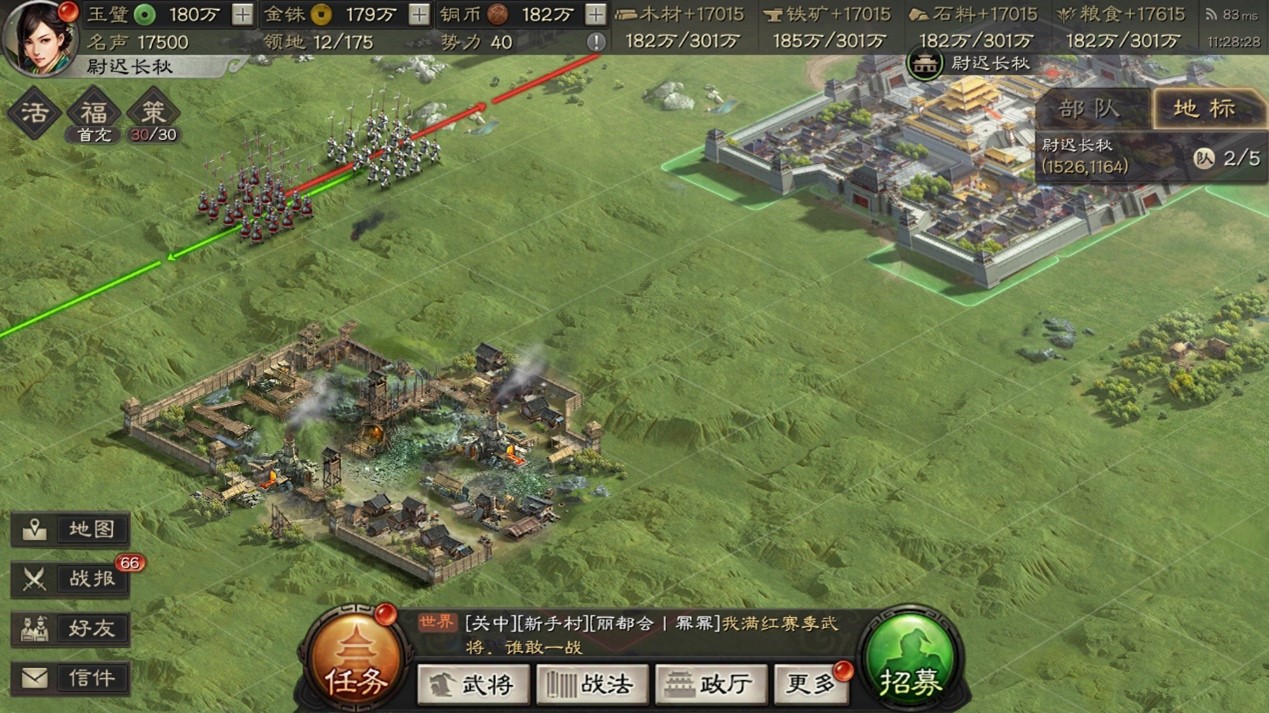Switch to the 部队 troops tab
This screenshot has height=713, width=1269.
tap(1093, 109)
